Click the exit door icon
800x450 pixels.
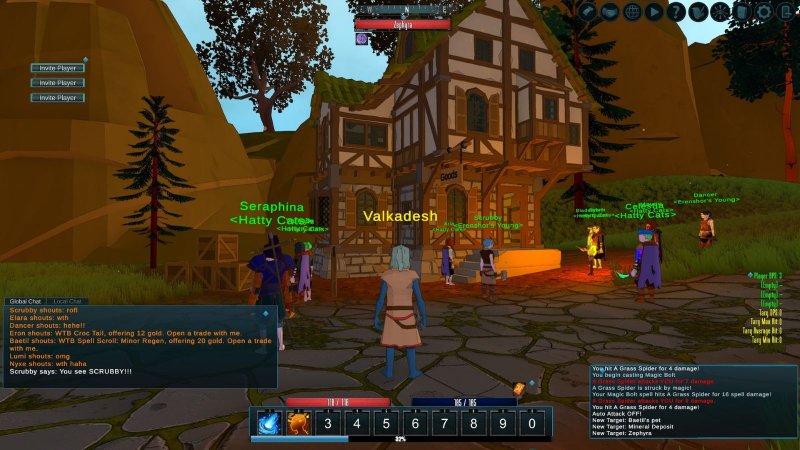(x=787, y=12)
